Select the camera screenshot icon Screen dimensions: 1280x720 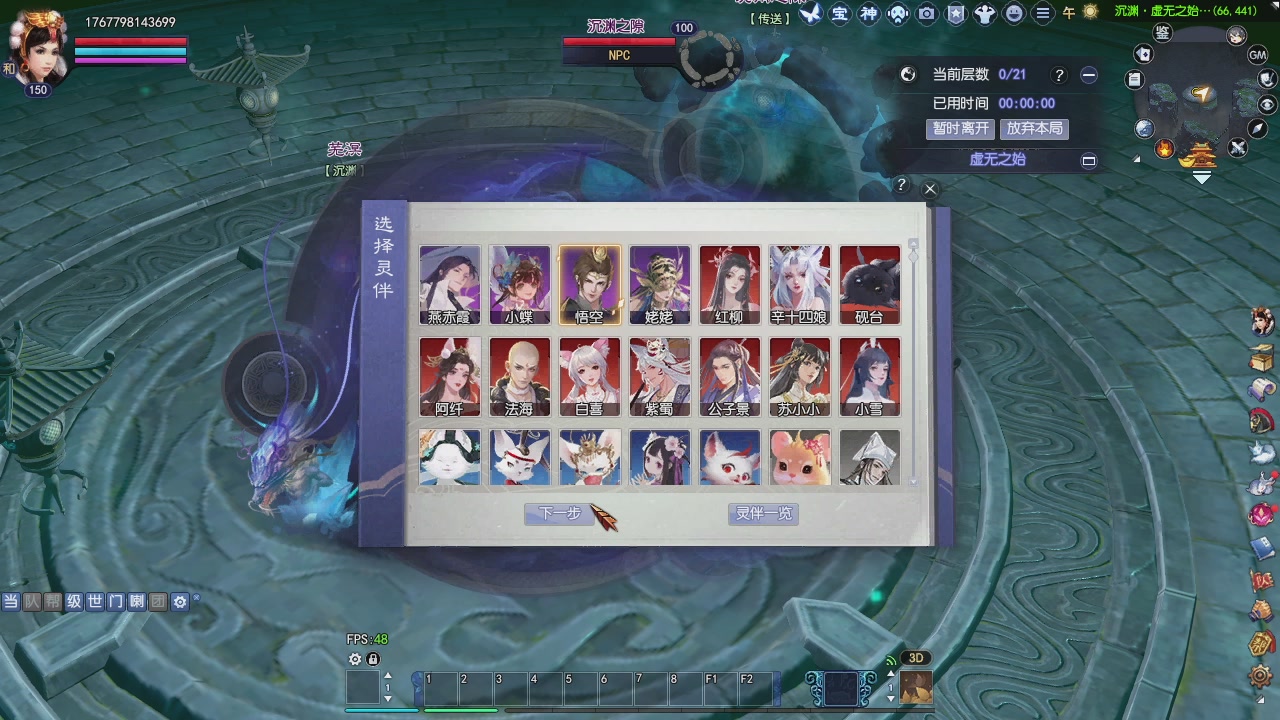[926, 14]
